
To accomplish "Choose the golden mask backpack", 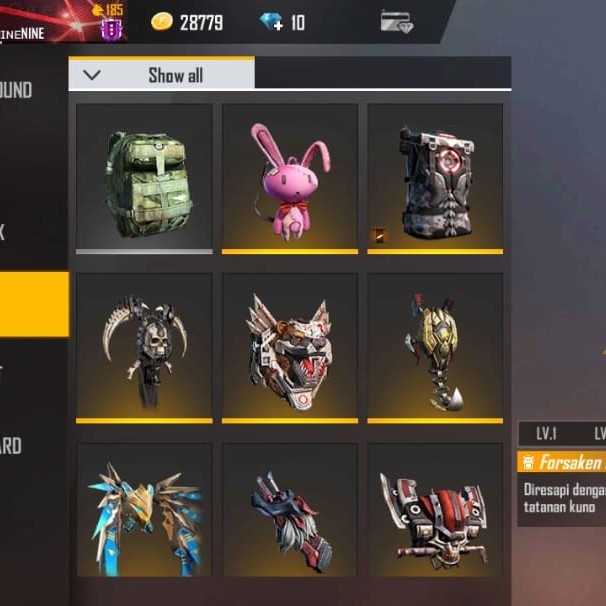I will 435,346.
